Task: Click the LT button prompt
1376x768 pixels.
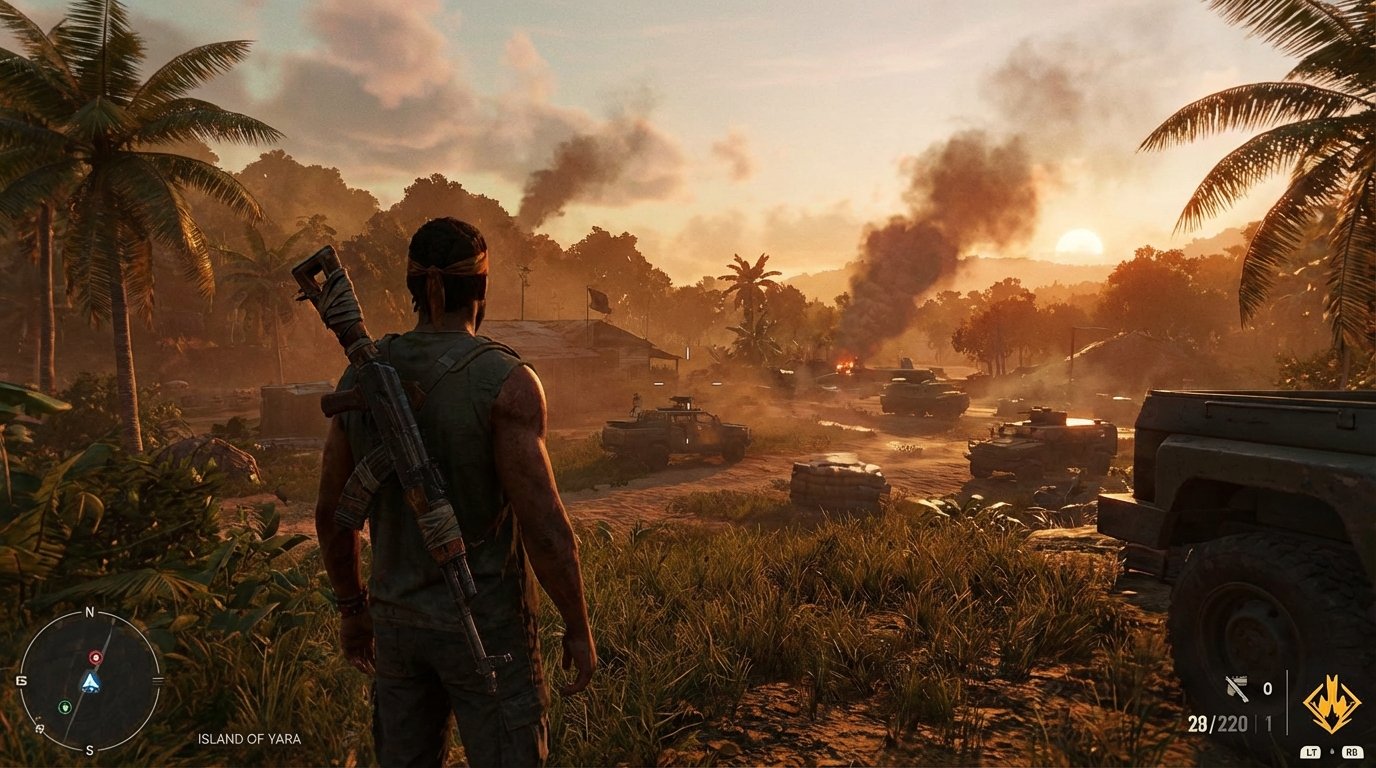Action: (1311, 751)
